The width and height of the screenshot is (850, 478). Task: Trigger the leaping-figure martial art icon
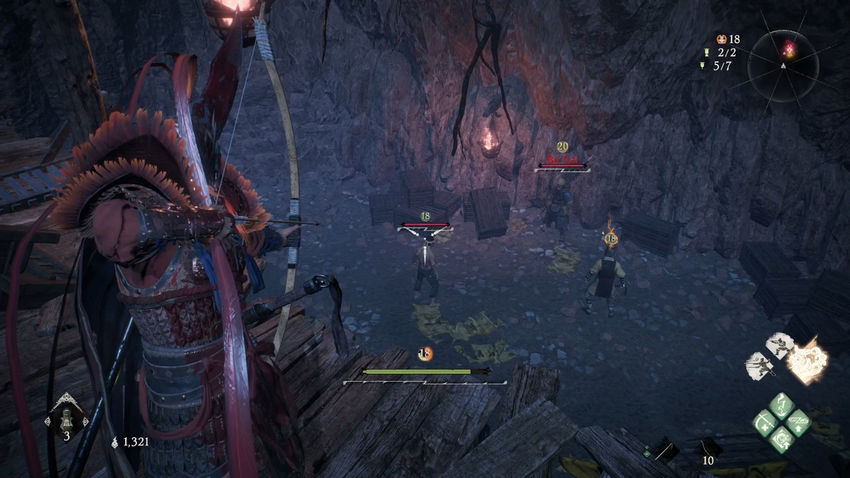pos(779,345)
